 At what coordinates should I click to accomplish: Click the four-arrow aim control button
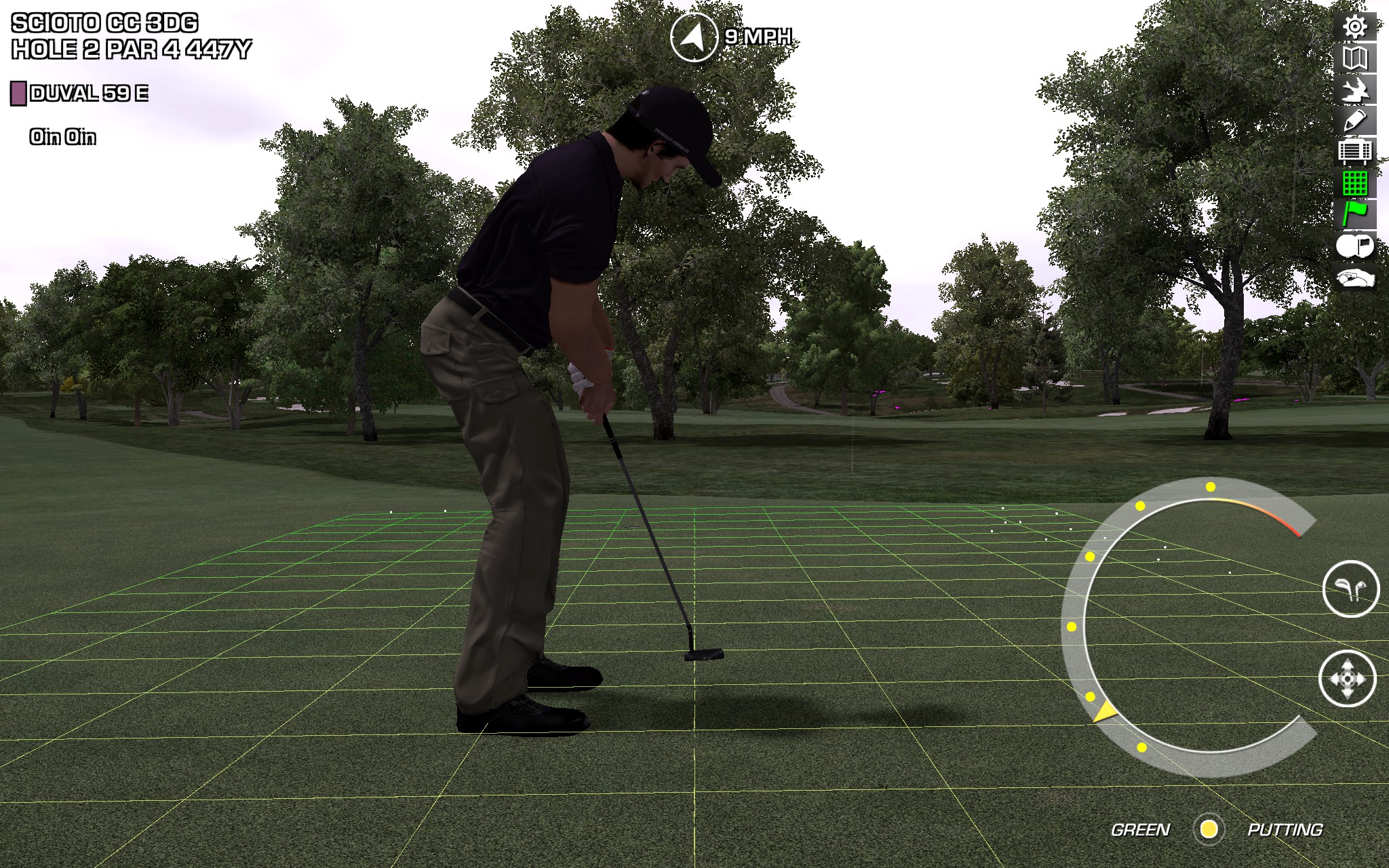(1347, 679)
